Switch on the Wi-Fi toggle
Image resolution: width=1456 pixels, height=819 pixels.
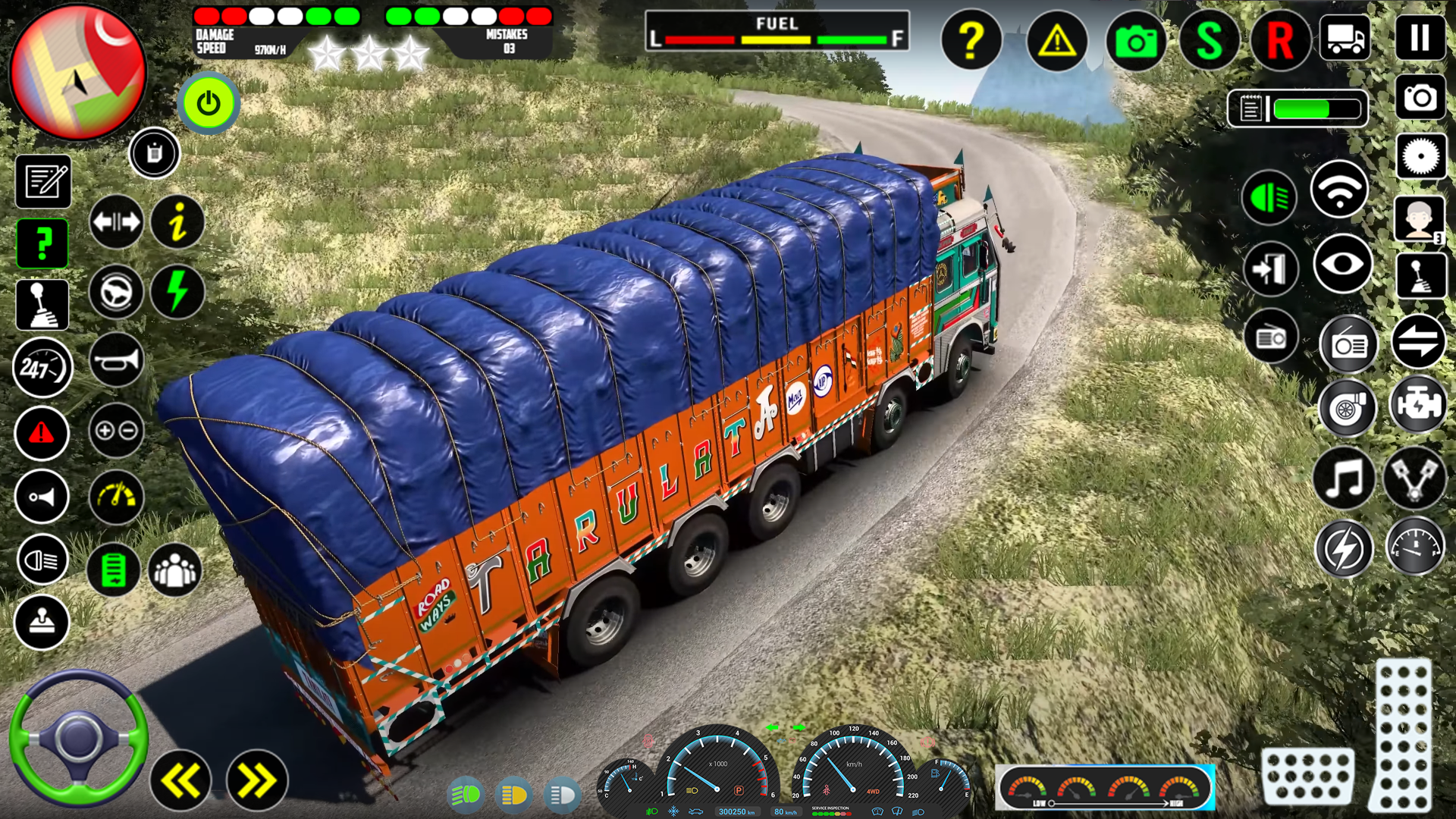pyautogui.click(x=1339, y=187)
